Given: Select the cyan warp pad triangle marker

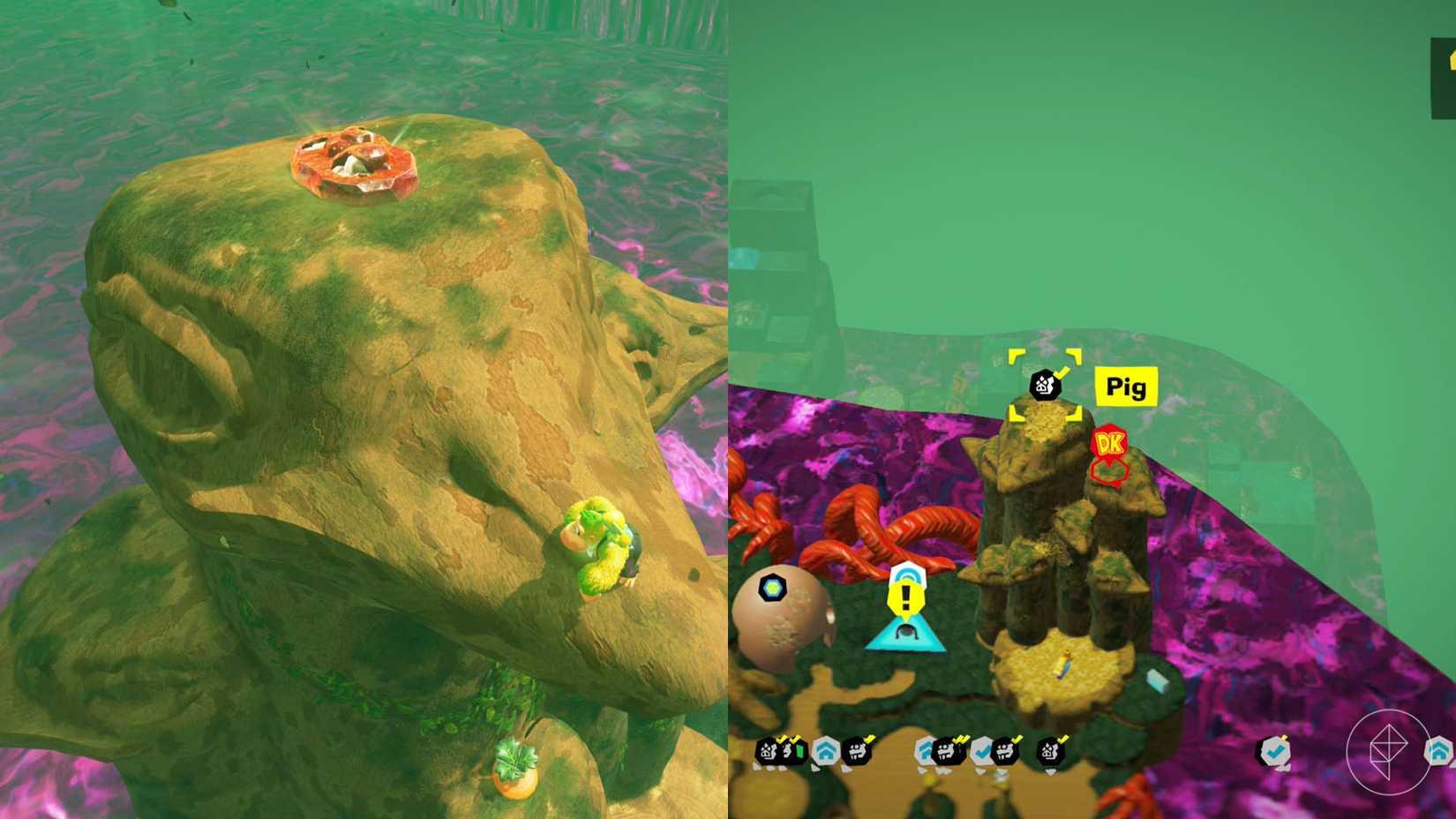Looking at the screenshot, I should 904,631.
